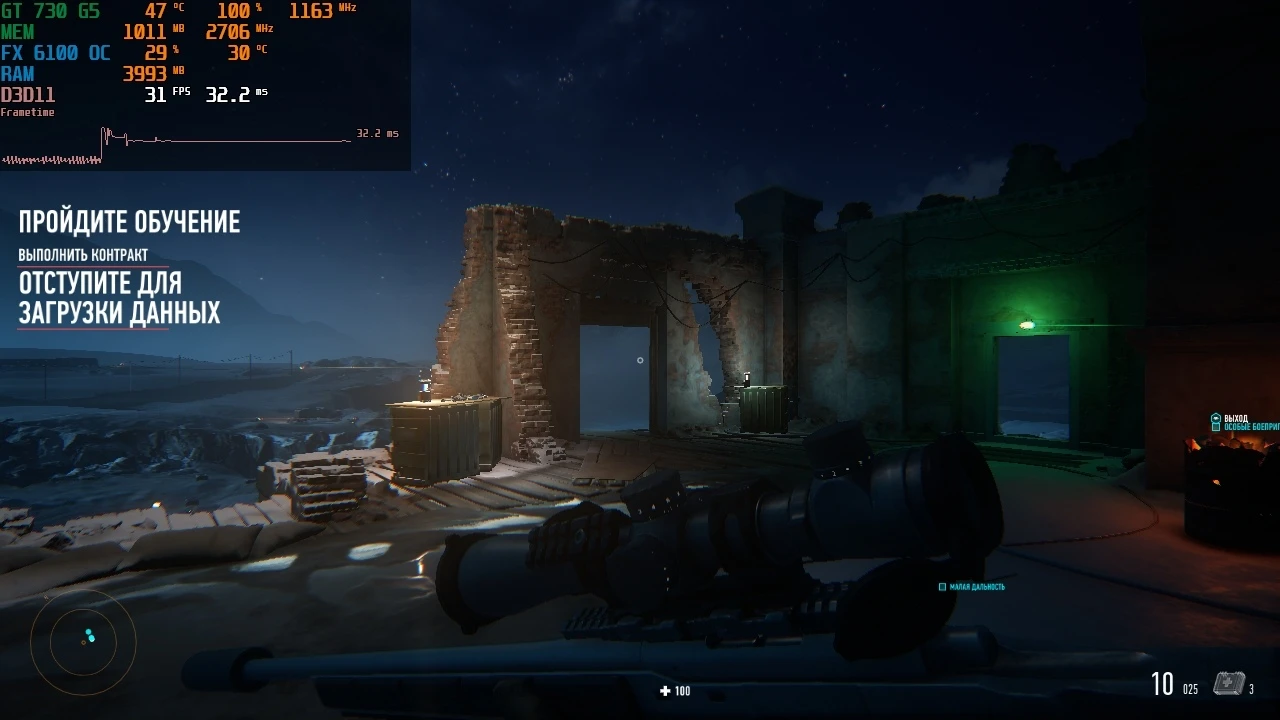Image resolution: width=1280 pixels, height=720 pixels.
Task: Click the reserve ammo value 025
Action: 1190,688
